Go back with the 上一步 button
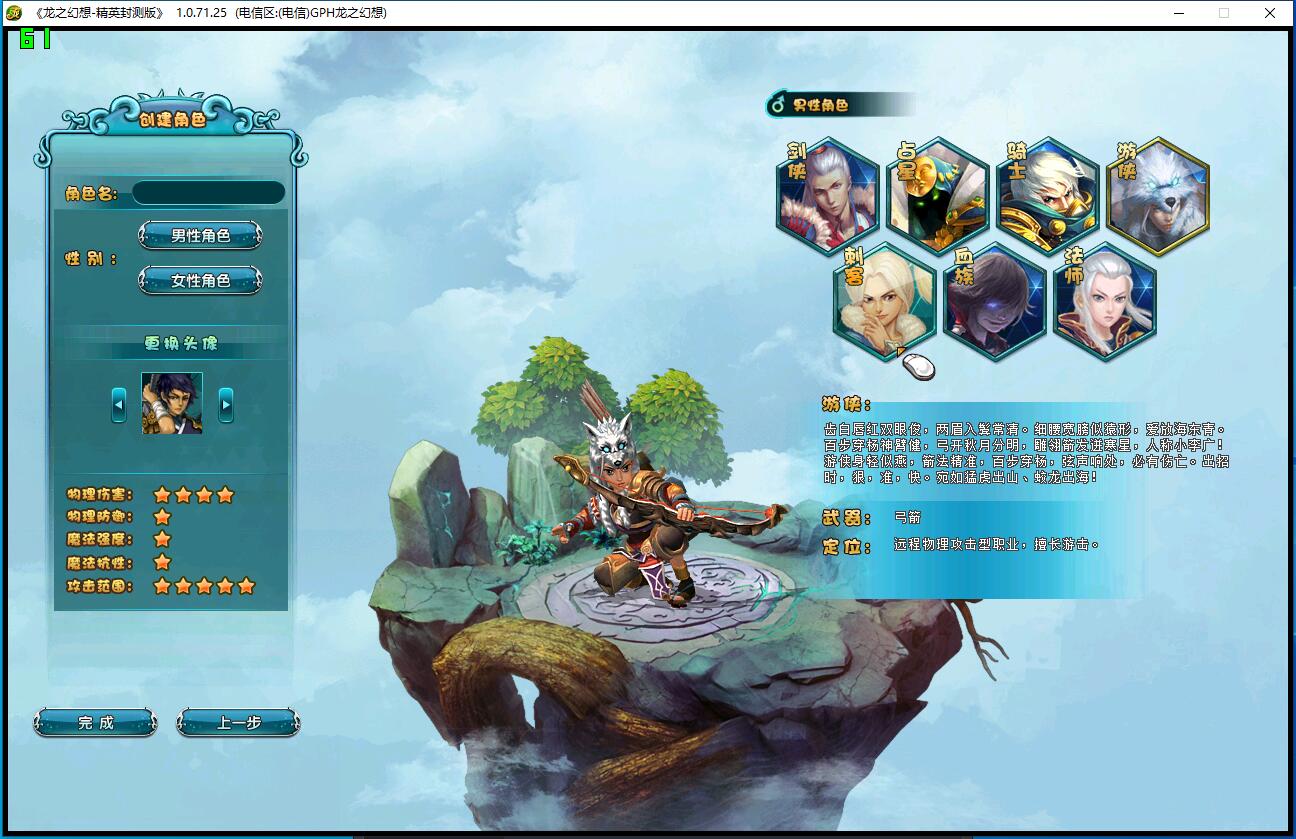 click(238, 722)
